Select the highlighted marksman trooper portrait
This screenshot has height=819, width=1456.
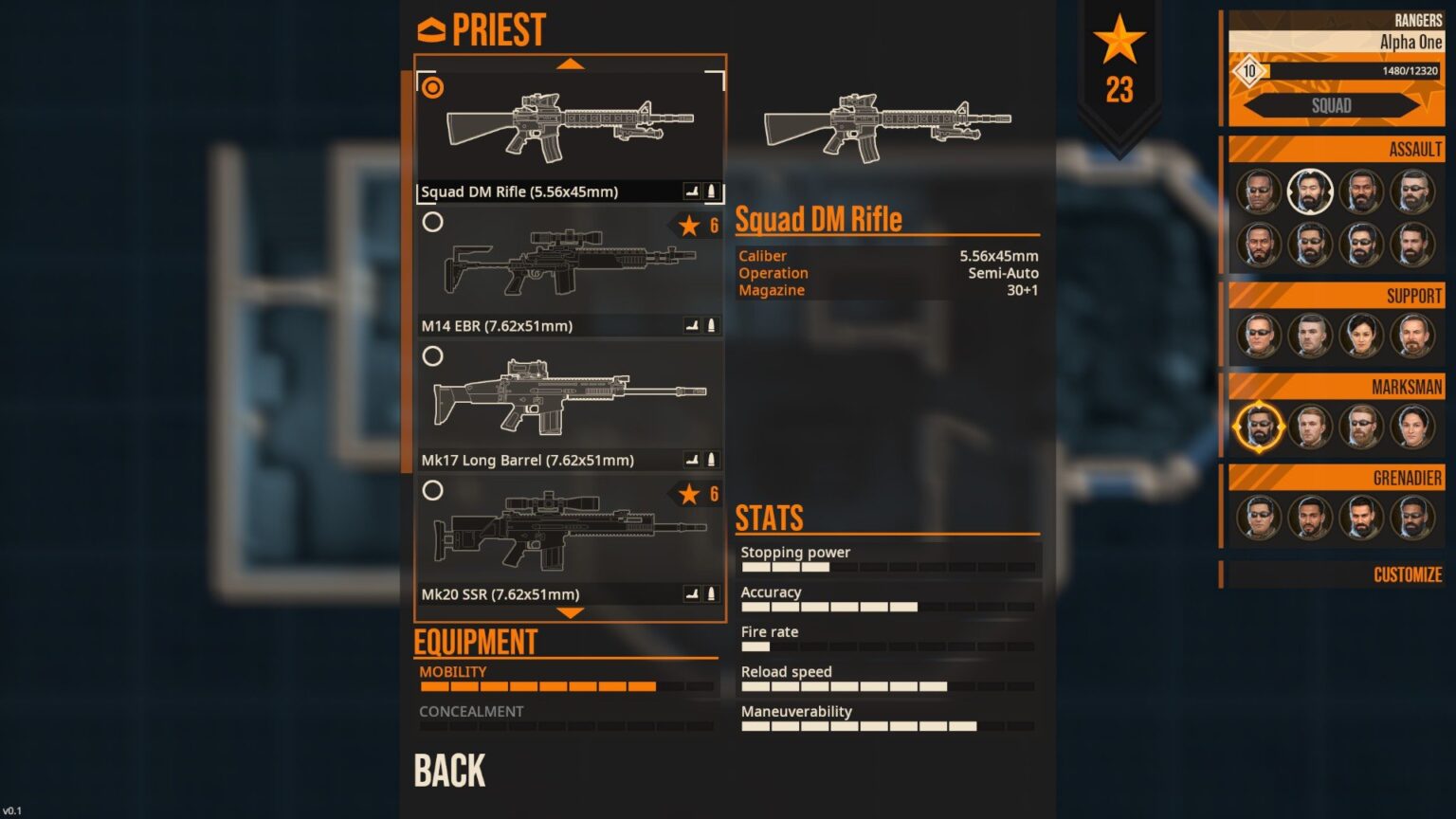1259,427
